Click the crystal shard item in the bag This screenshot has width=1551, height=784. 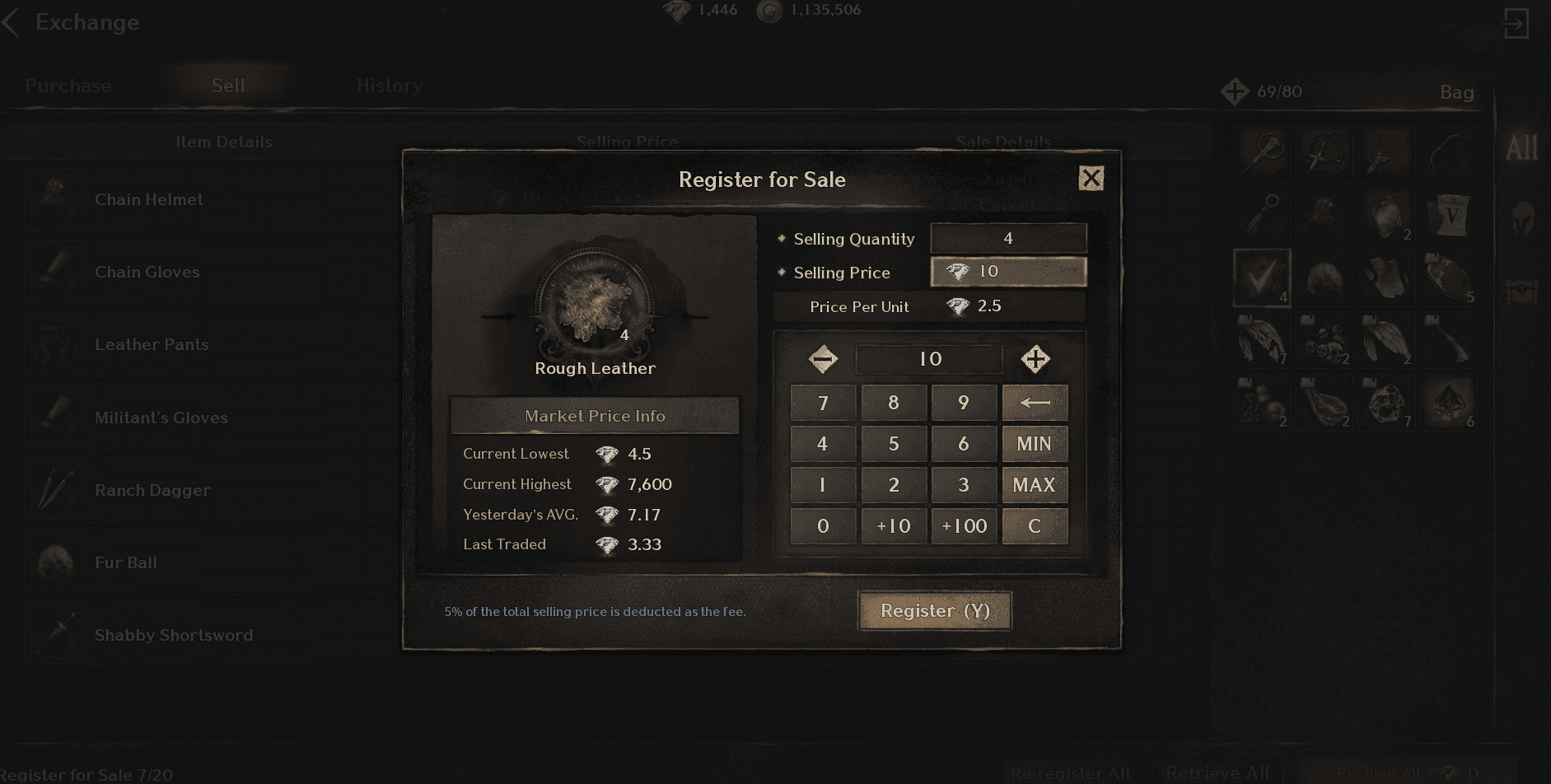pyautogui.click(x=1451, y=403)
